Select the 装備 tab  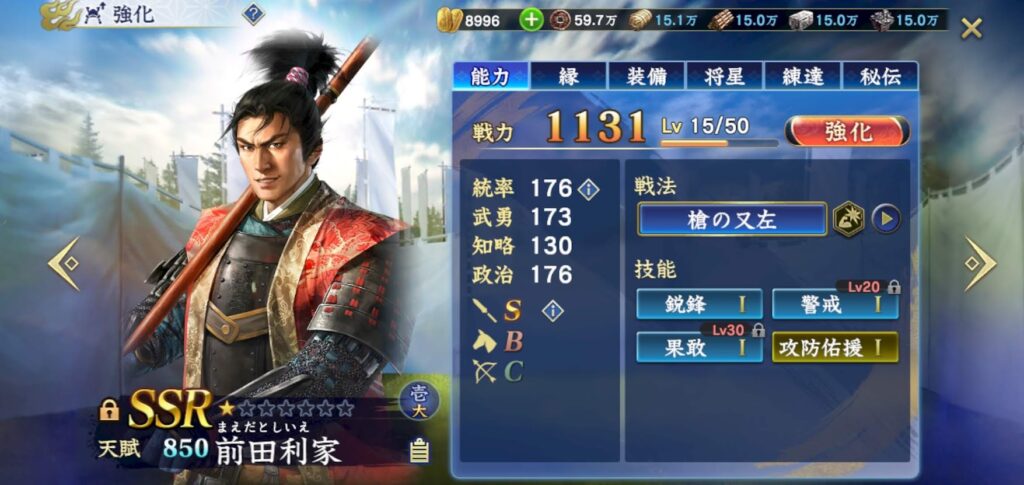pos(646,75)
